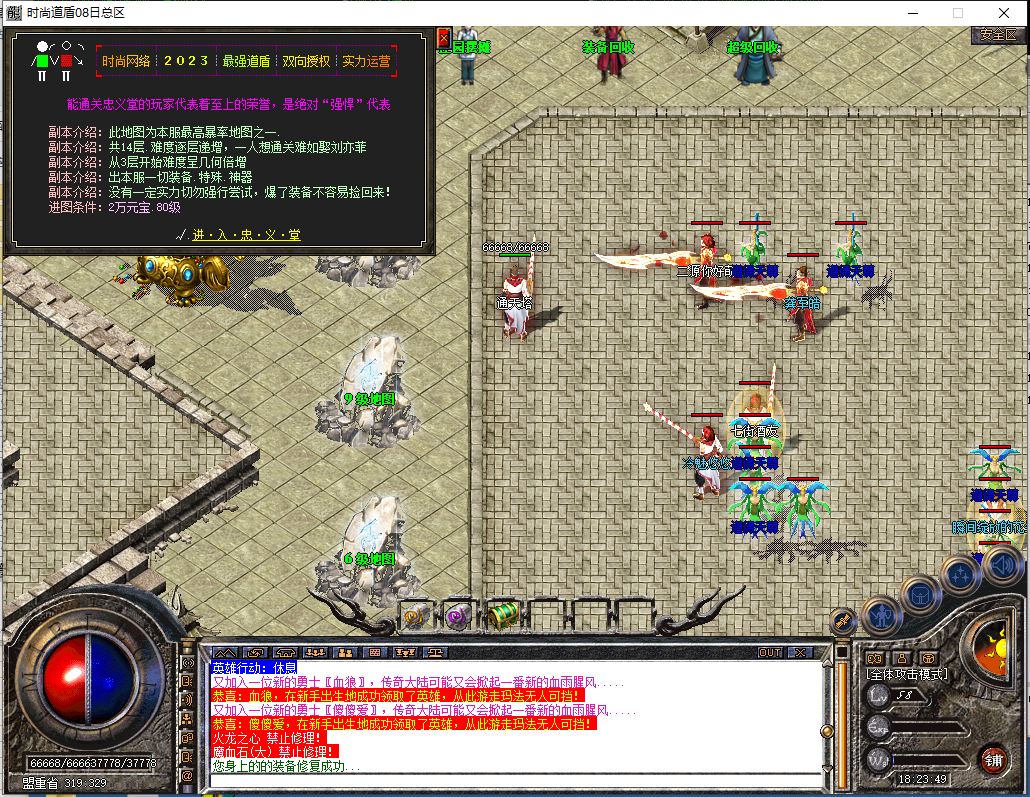Click the @ icon beside the chat window
The image size is (1030, 797).
[x=187, y=775]
